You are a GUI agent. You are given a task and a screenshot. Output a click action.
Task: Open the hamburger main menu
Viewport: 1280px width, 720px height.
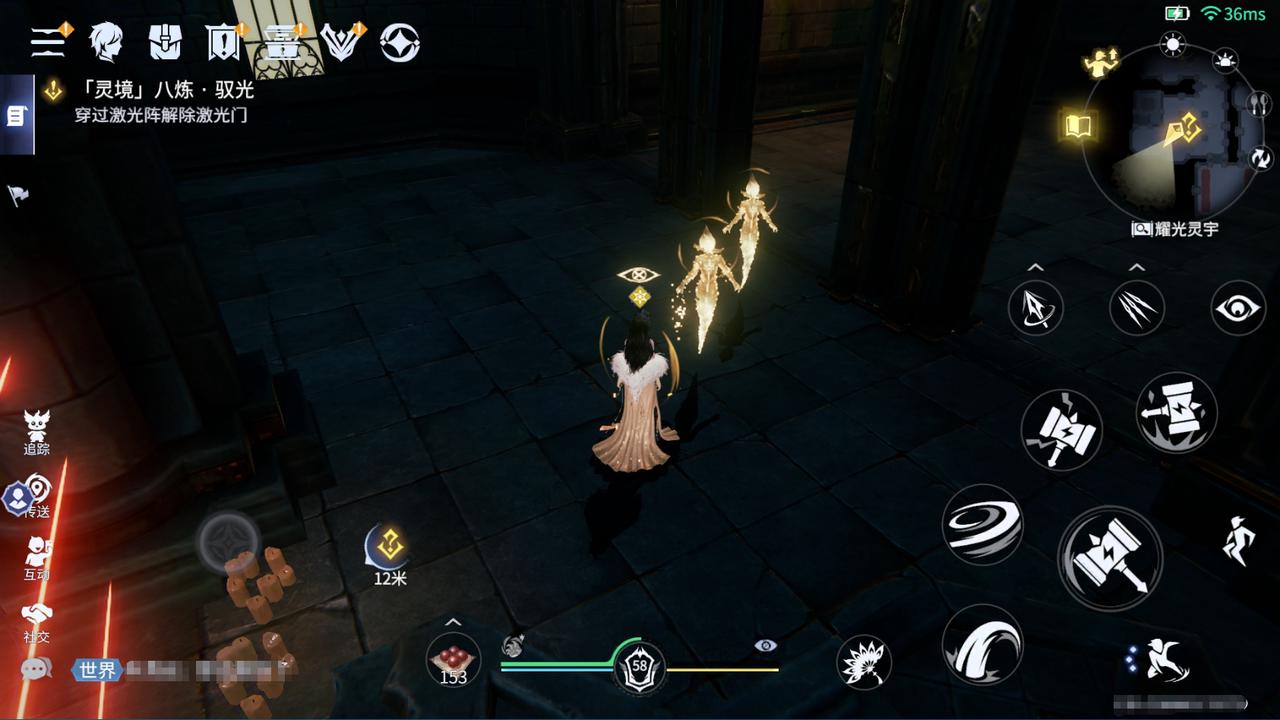coord(48,42)
